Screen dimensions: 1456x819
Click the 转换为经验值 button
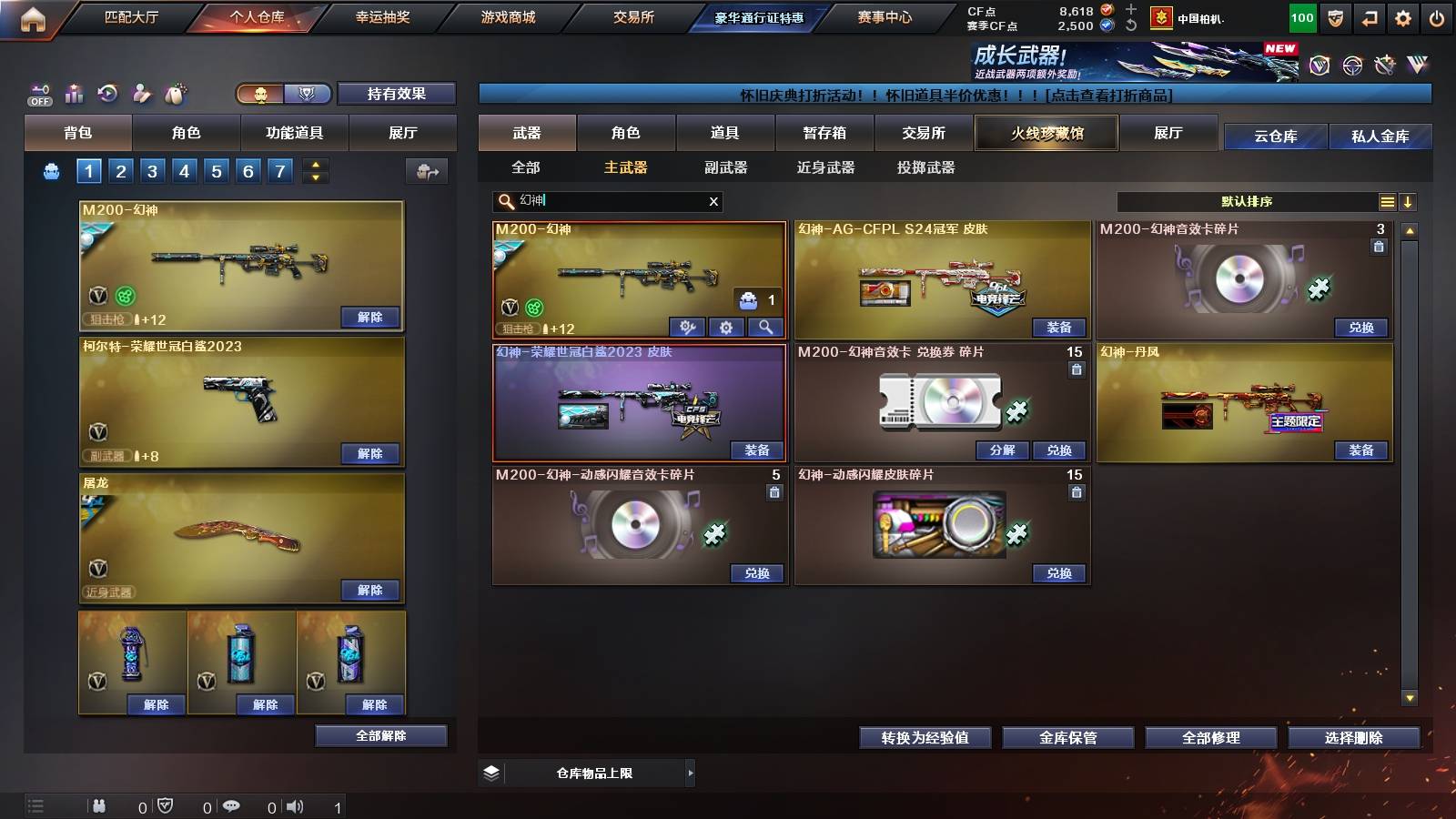click(x=925, y=738)
